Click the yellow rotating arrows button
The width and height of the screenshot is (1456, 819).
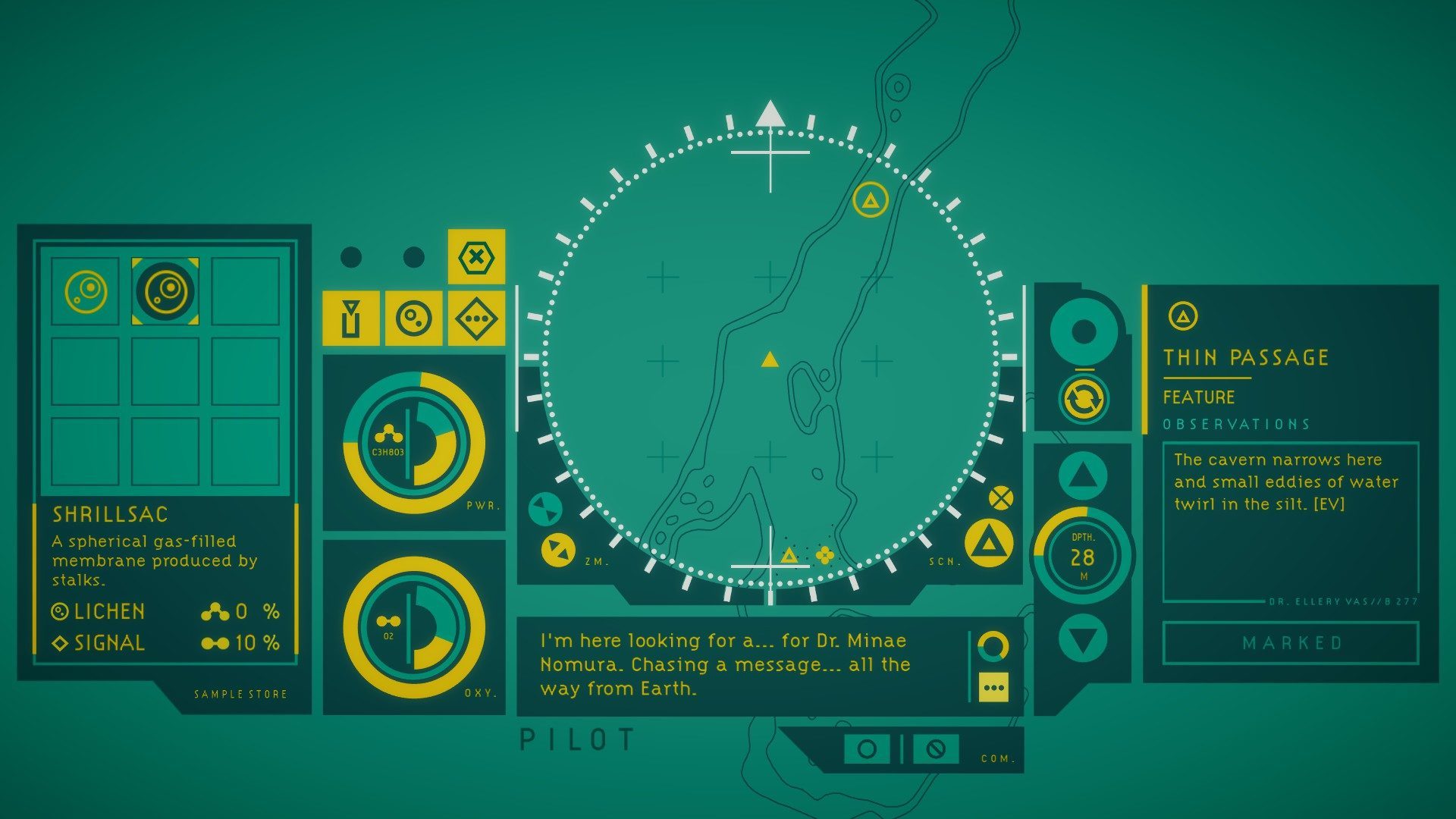1084,400
